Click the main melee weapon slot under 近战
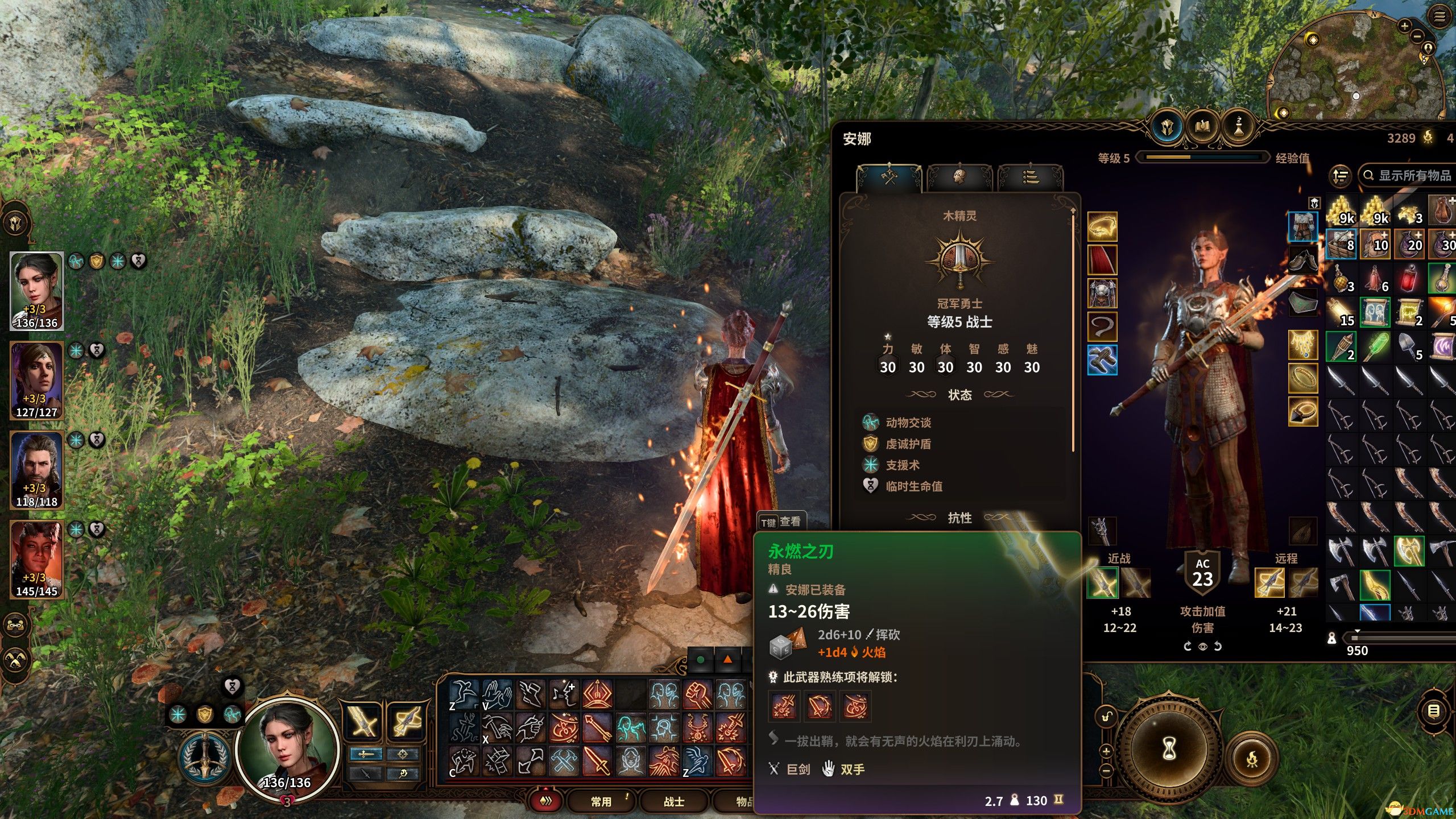The height and width of the screenshot is (819, 1456). [x=1102, y=583]
